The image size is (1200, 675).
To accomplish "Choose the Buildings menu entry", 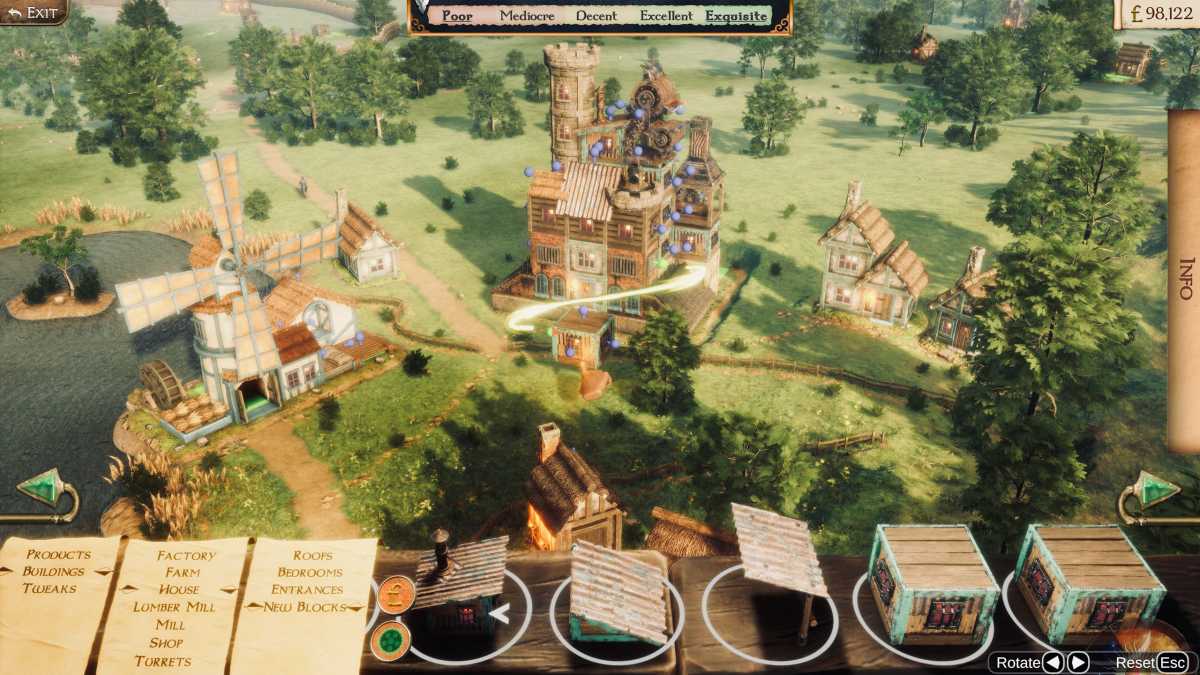I will [x=54, y=572].
